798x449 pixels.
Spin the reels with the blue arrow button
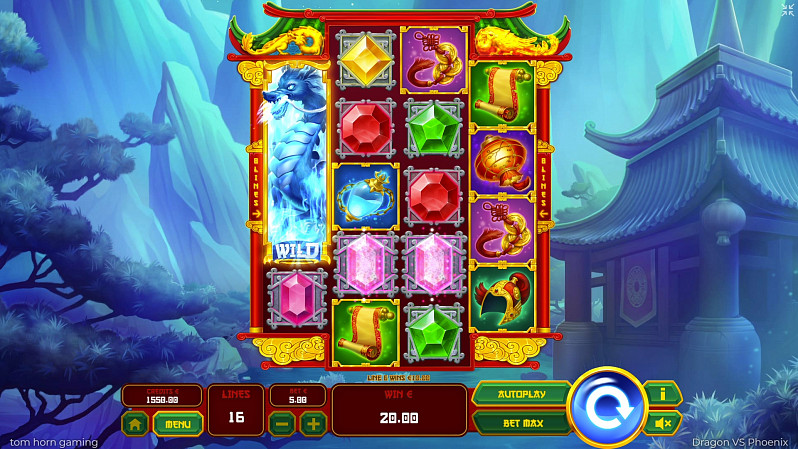tap(607, 408)
